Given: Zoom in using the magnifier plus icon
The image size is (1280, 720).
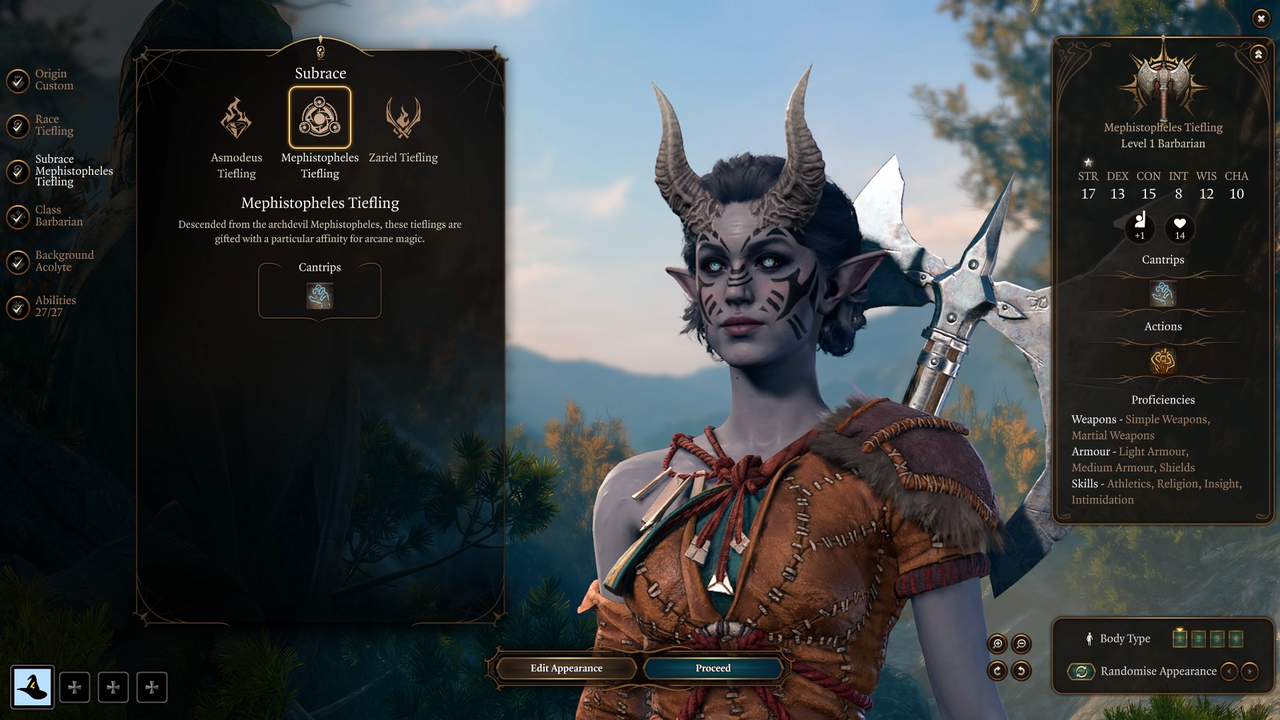Looking at the screenshot, I should [996, 643].
